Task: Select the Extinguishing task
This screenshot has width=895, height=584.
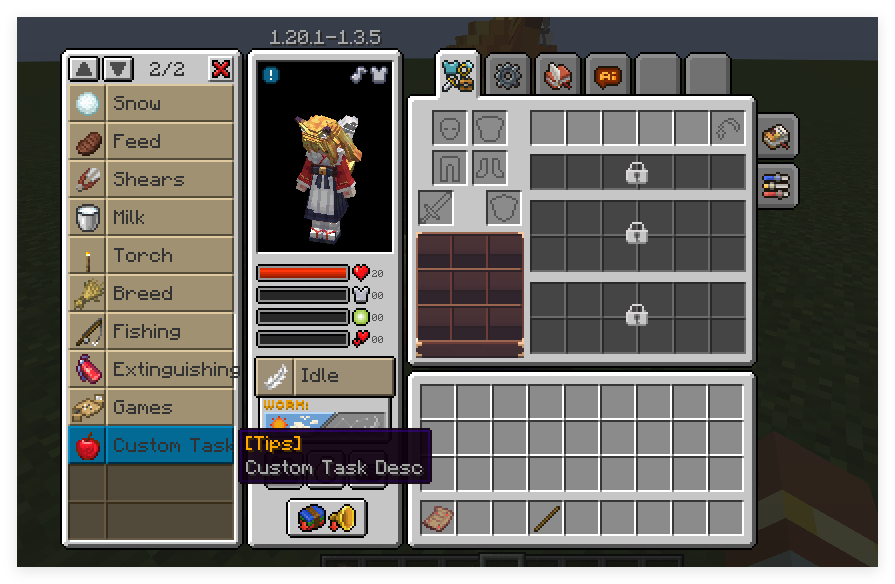Action: click(152, 370)
